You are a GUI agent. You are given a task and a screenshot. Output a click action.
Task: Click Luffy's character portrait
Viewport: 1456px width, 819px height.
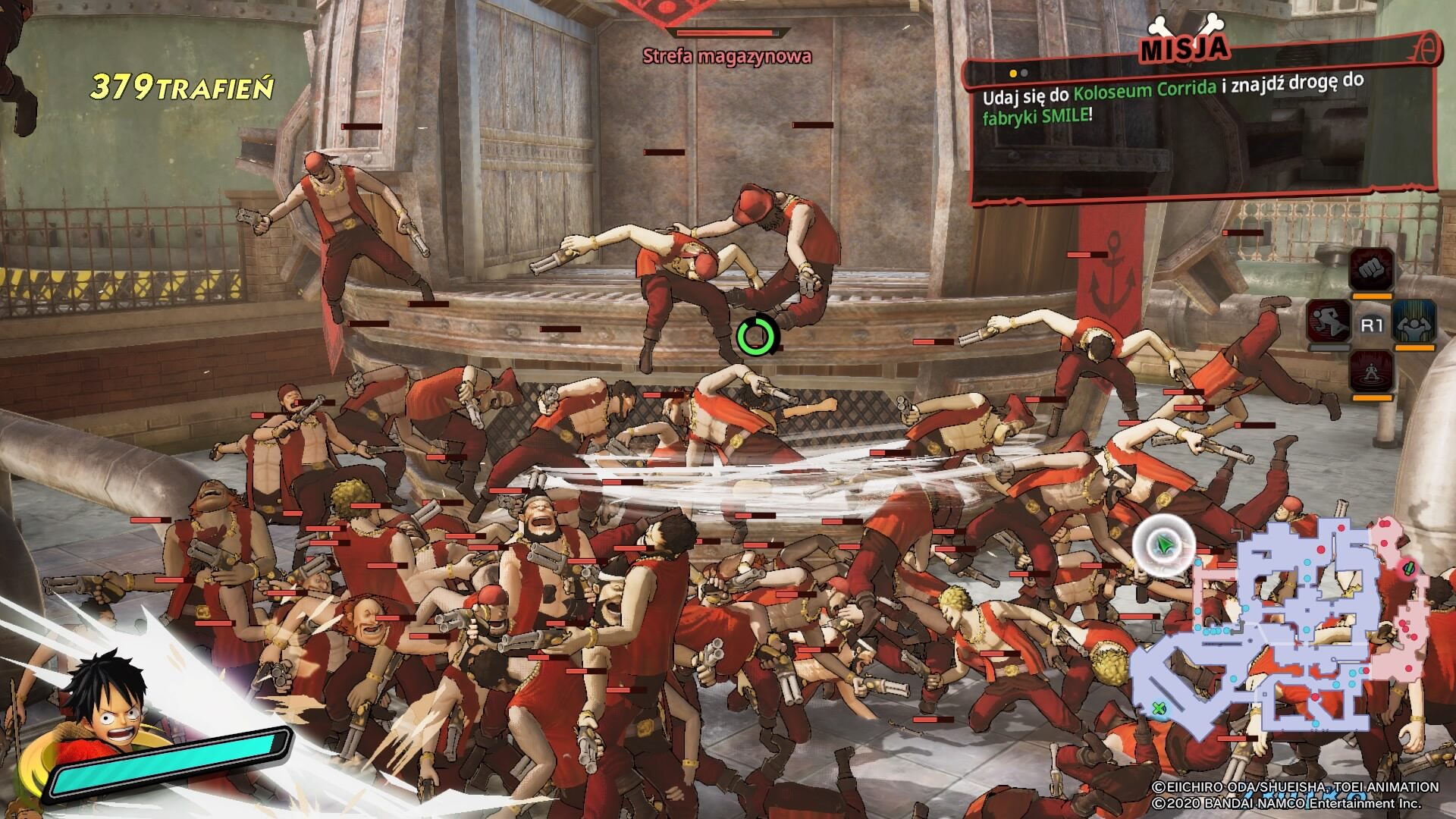click(x=106, y=713)
